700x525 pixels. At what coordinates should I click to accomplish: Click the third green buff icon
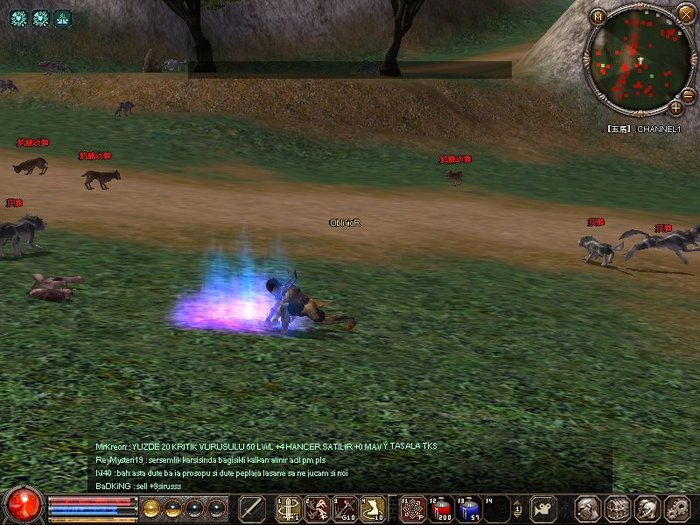pyautogui.click(x=62, y=18)
